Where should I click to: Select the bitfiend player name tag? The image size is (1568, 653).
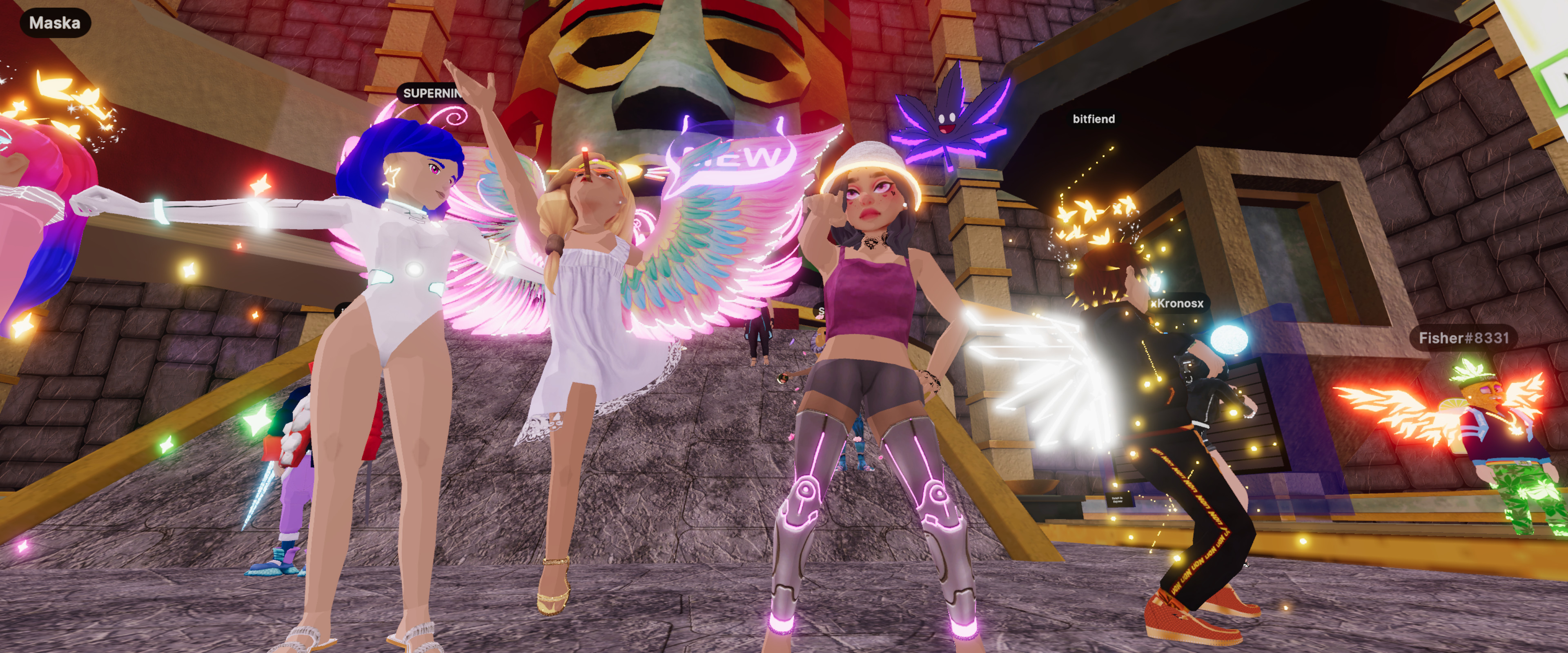tap(1093, 119)
